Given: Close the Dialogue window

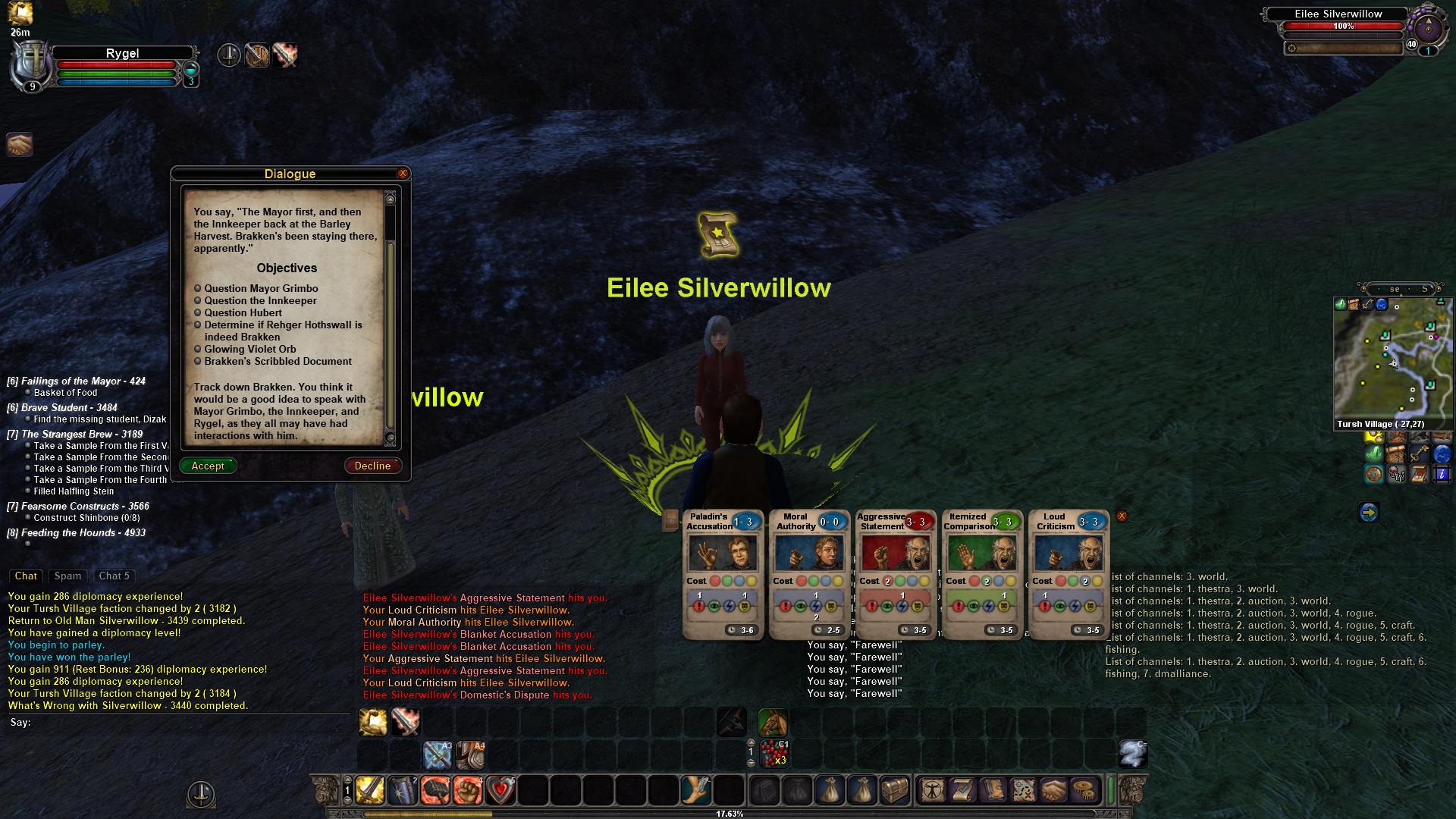Looking at the screenshot, I should (403, 174).
